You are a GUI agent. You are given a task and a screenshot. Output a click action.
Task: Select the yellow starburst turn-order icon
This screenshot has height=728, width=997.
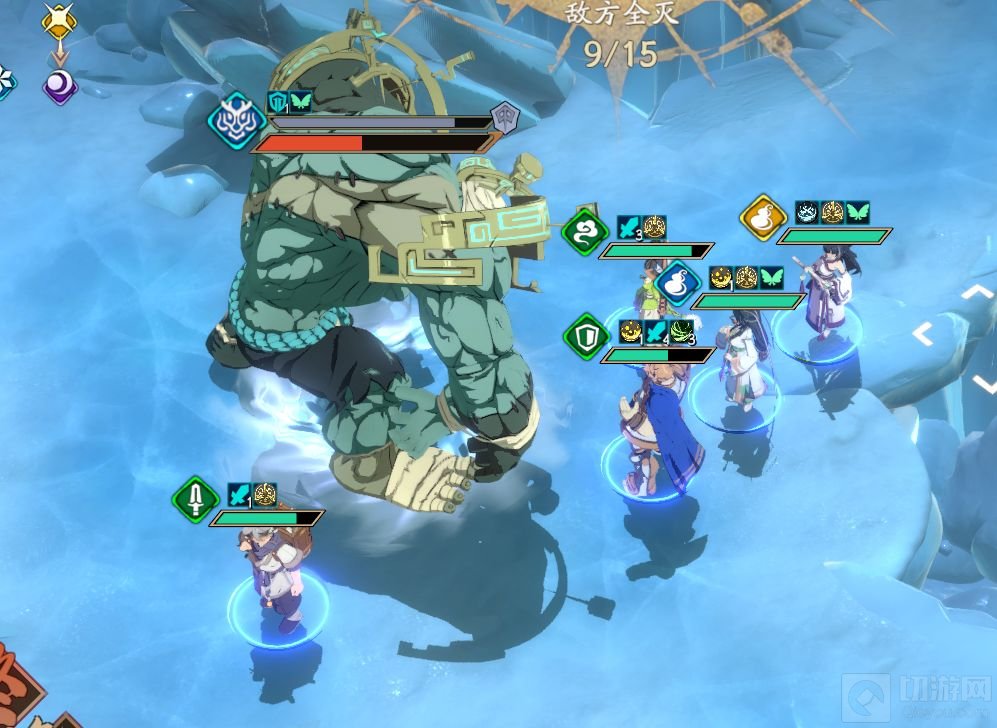click(x=60, y=21)
